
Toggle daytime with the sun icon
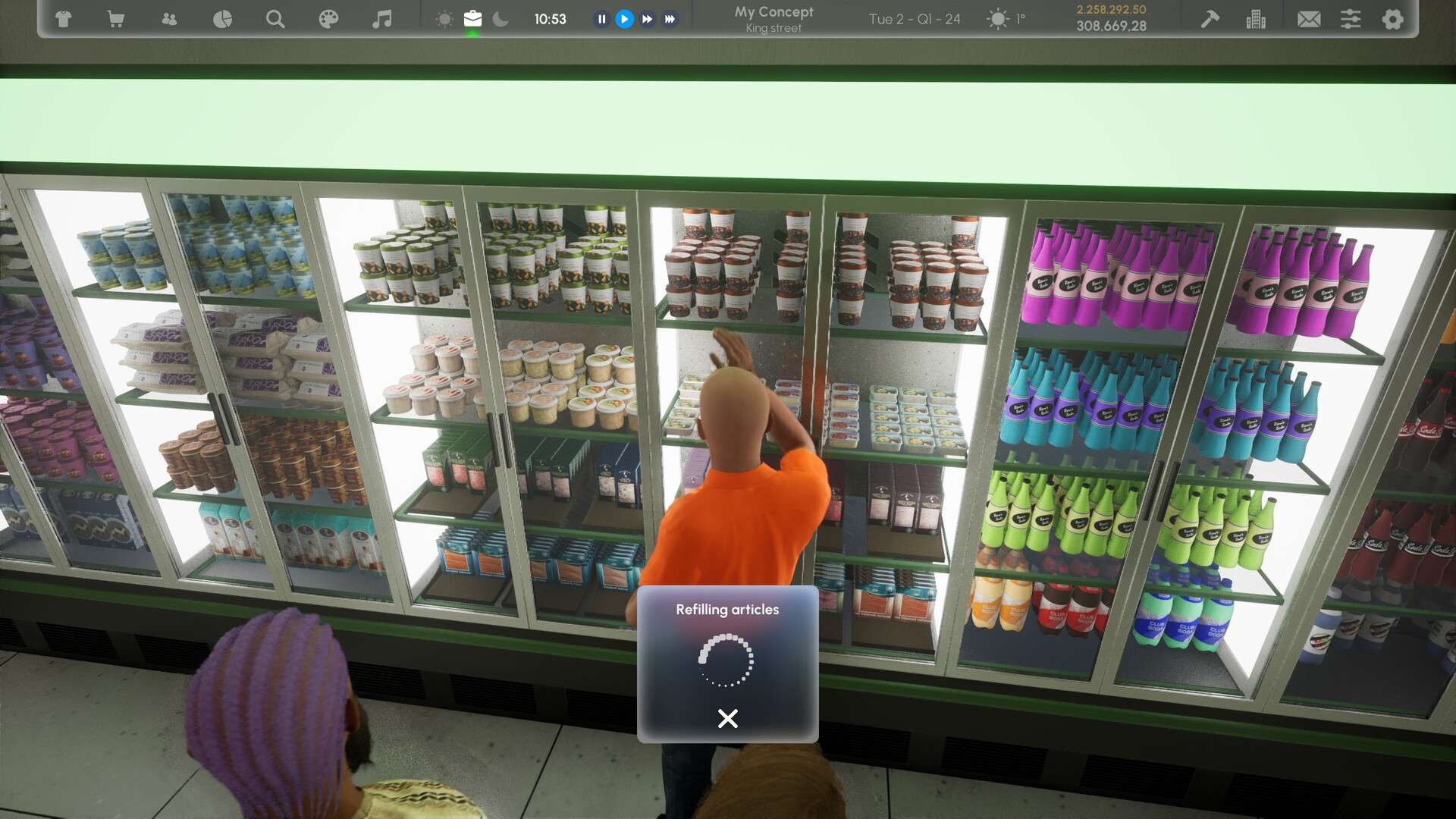pos(445,19)
